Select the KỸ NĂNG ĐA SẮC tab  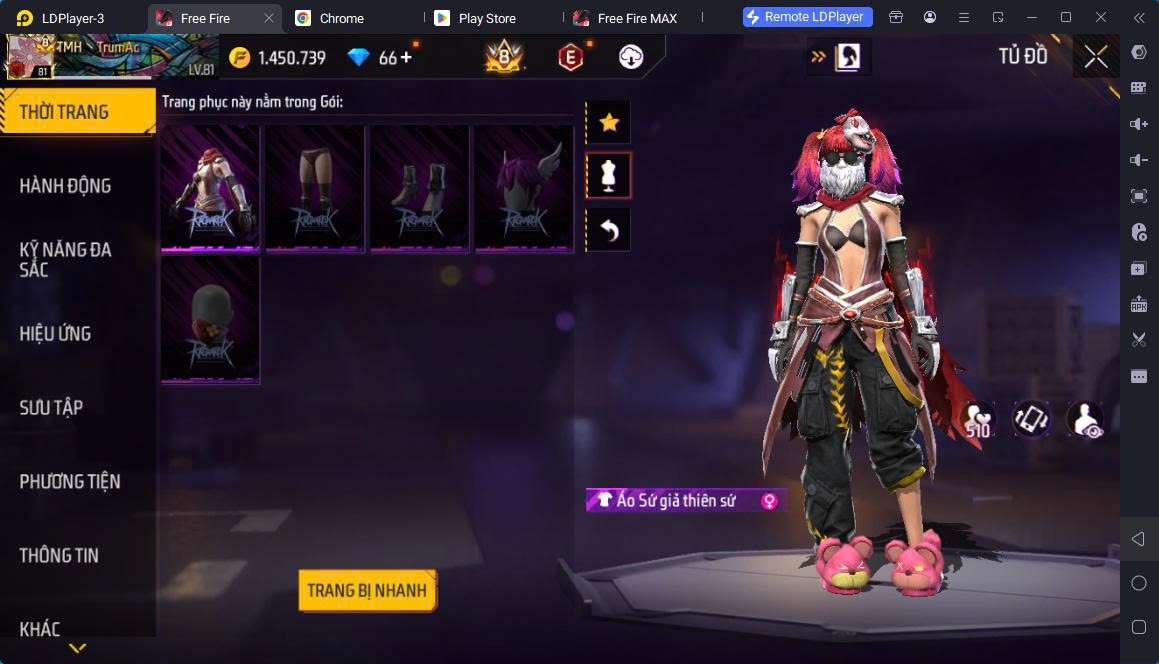(66, 259)
